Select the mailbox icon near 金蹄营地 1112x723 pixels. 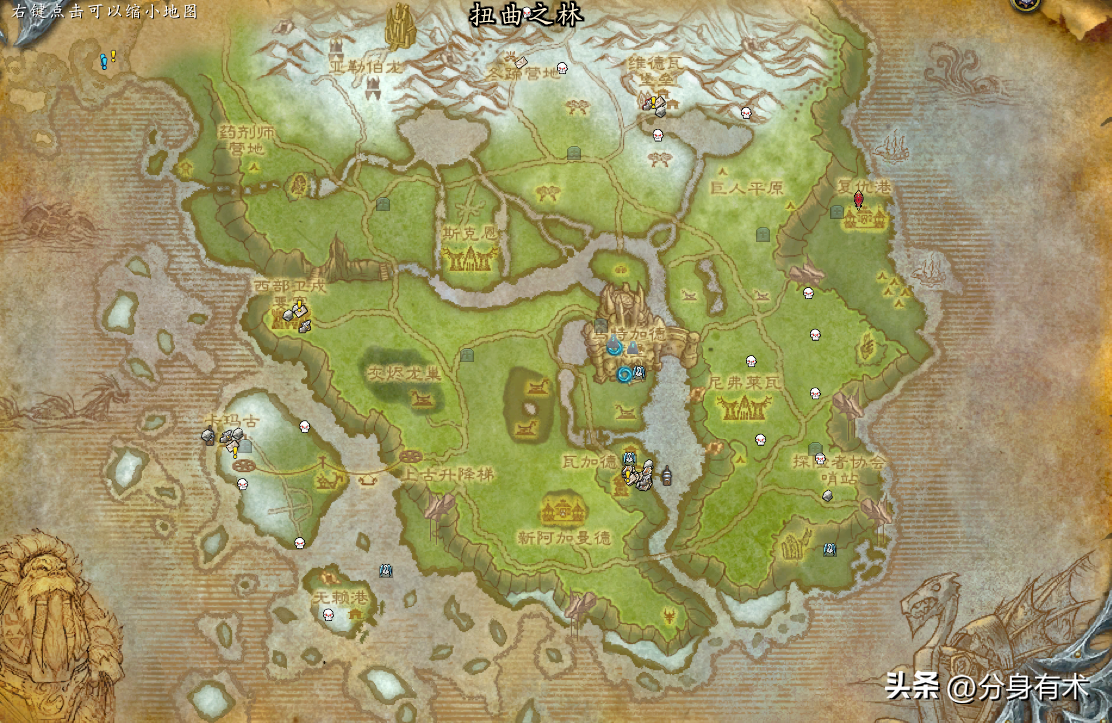[521, 63]
